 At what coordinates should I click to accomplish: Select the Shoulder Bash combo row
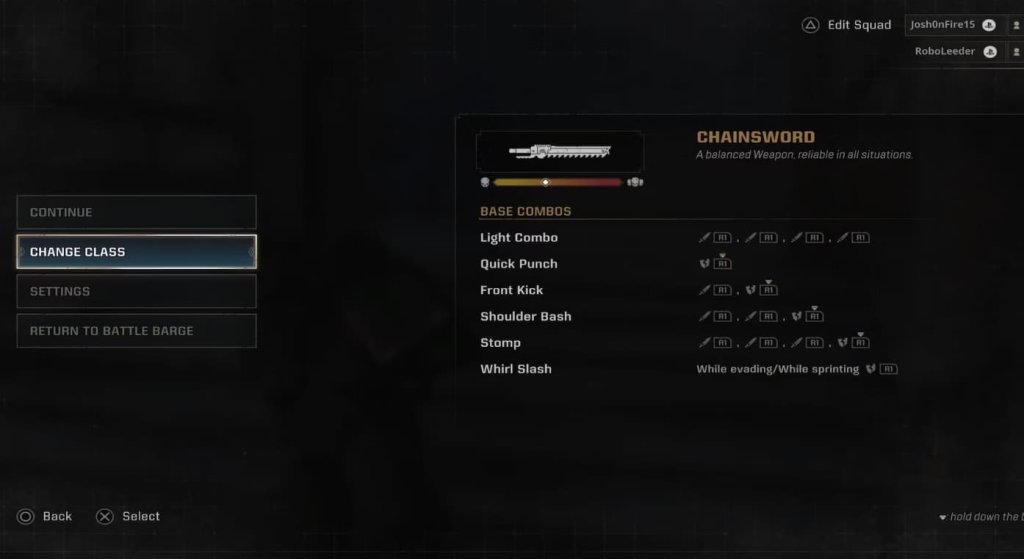click(x=526, y=316)
